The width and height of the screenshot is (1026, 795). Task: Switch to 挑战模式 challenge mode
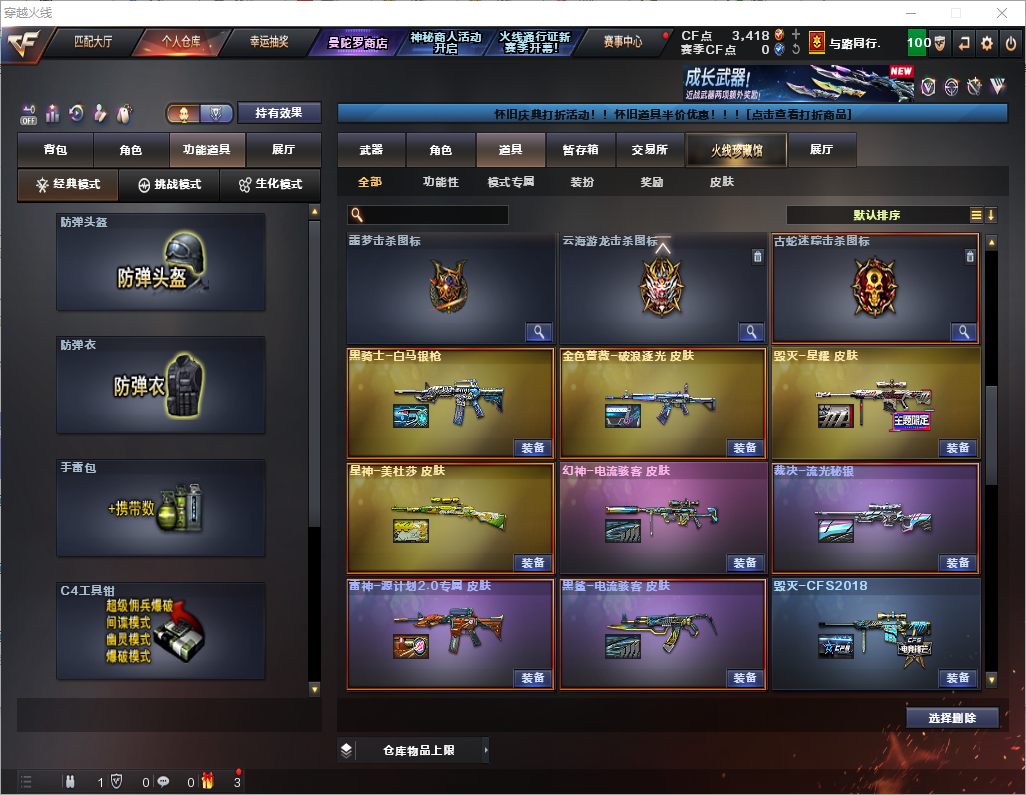(169, 185)
